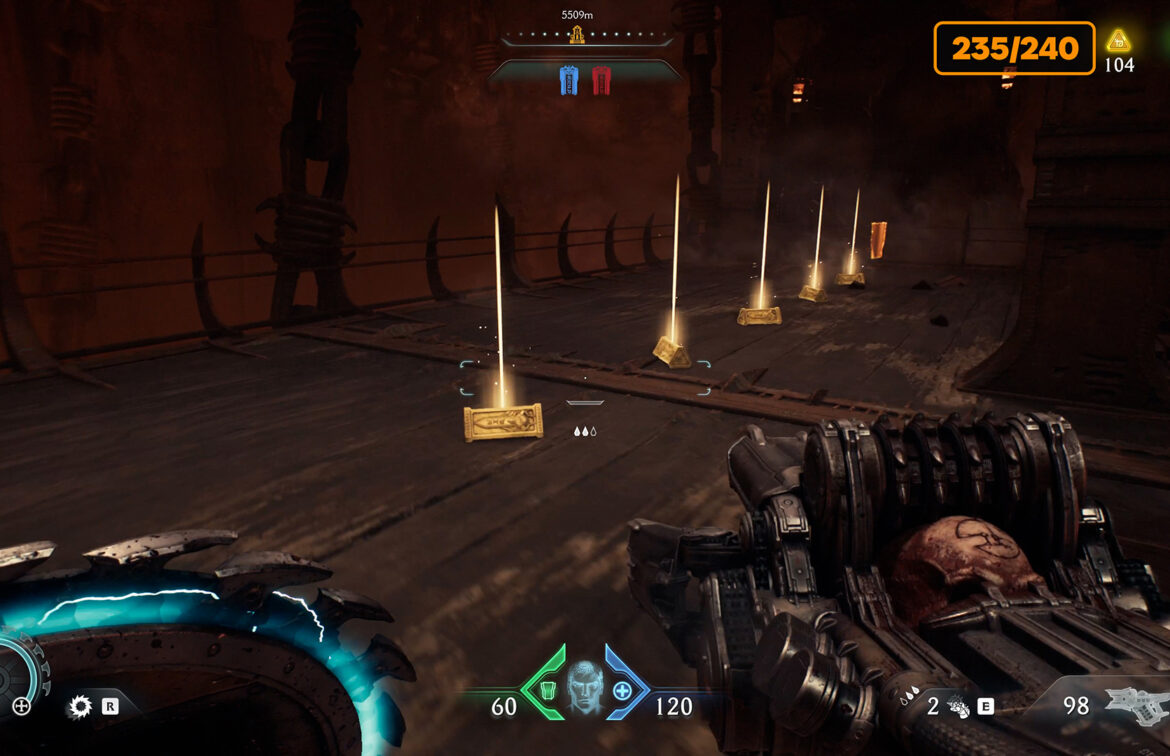Click the circular crosshair icon beside the shield
The width and height of the screenshot is (1170, 756).
(x=21, y=706)
